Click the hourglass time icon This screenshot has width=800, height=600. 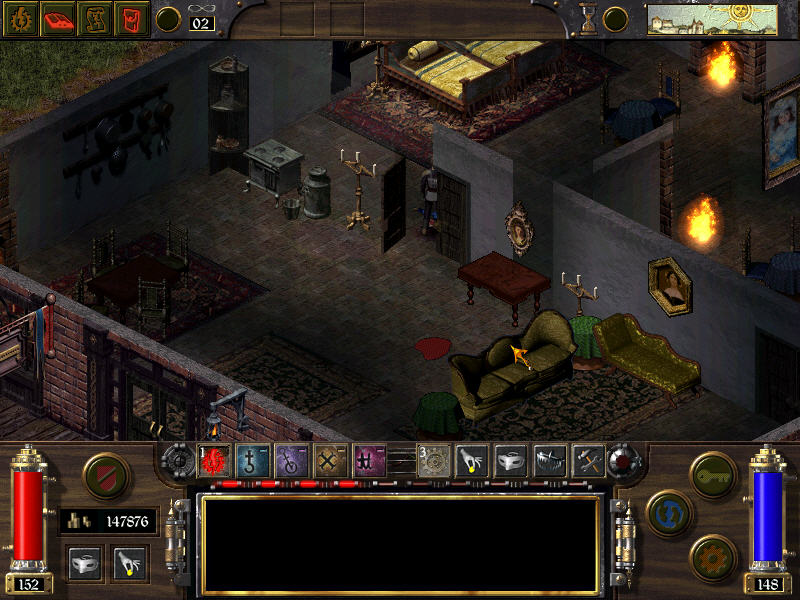[x=589, y=19]
